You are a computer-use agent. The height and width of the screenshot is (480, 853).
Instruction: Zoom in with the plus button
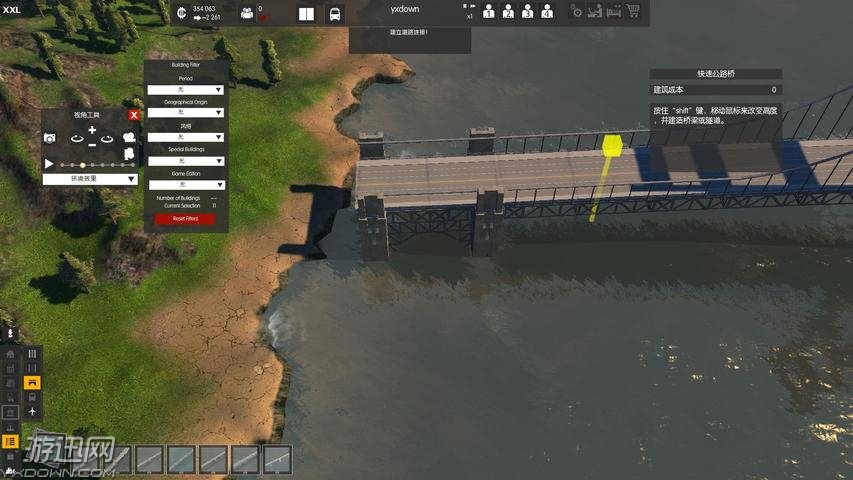pos(92,130)
